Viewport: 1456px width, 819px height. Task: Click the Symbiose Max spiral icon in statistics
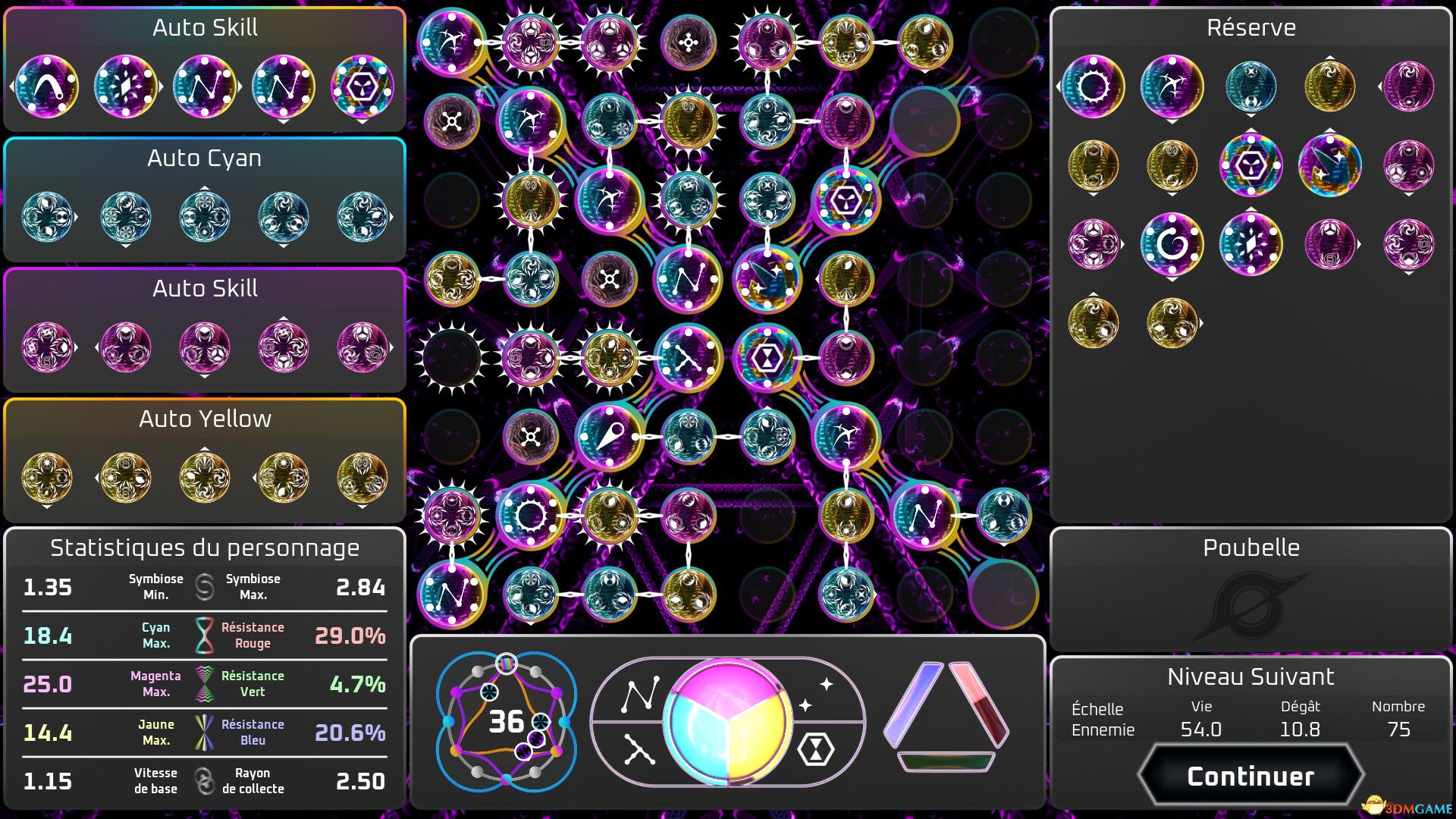[202, 586]
